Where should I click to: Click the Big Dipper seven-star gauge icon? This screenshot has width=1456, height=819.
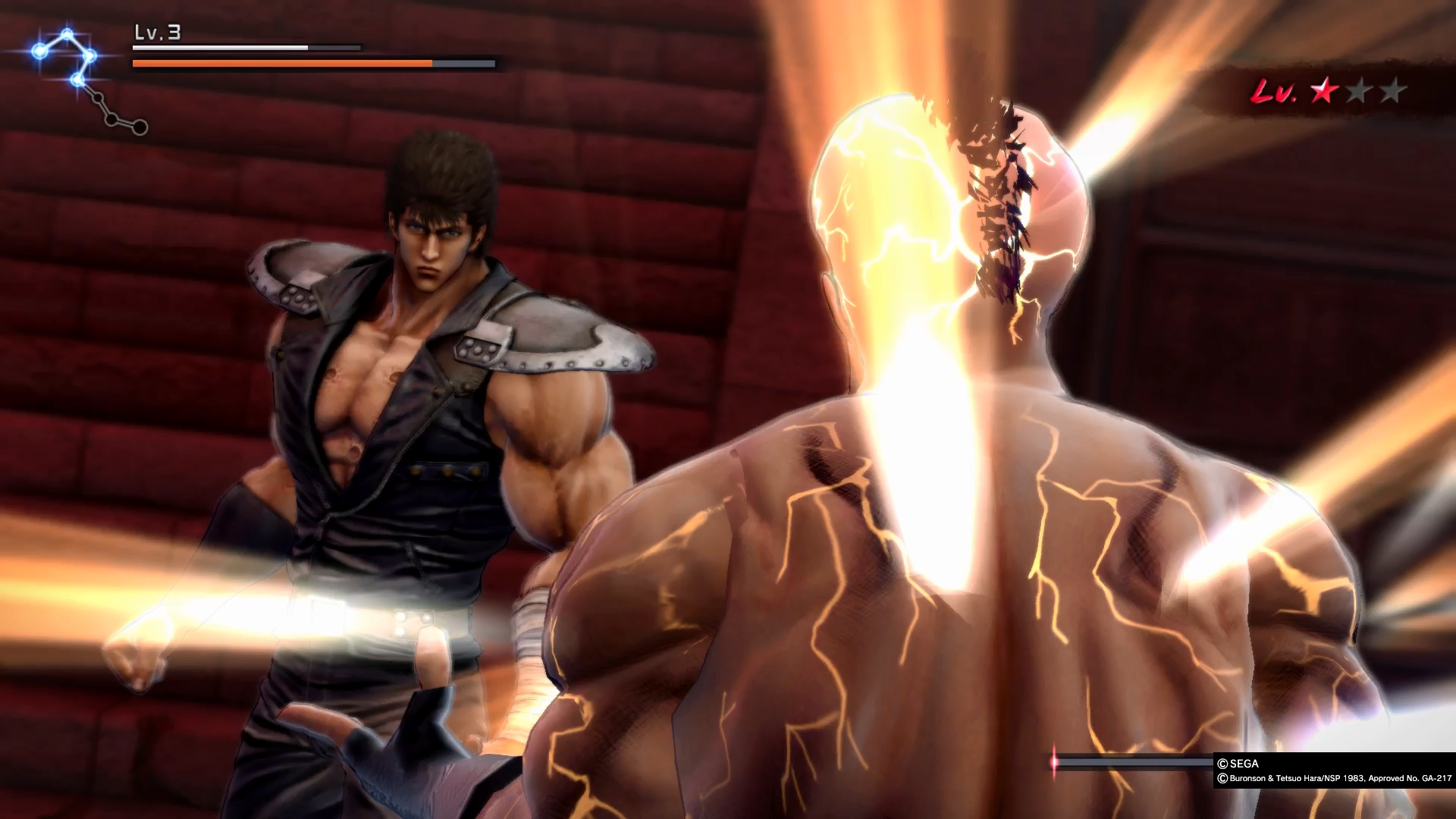pyautogui.click(x=89, y=80)
